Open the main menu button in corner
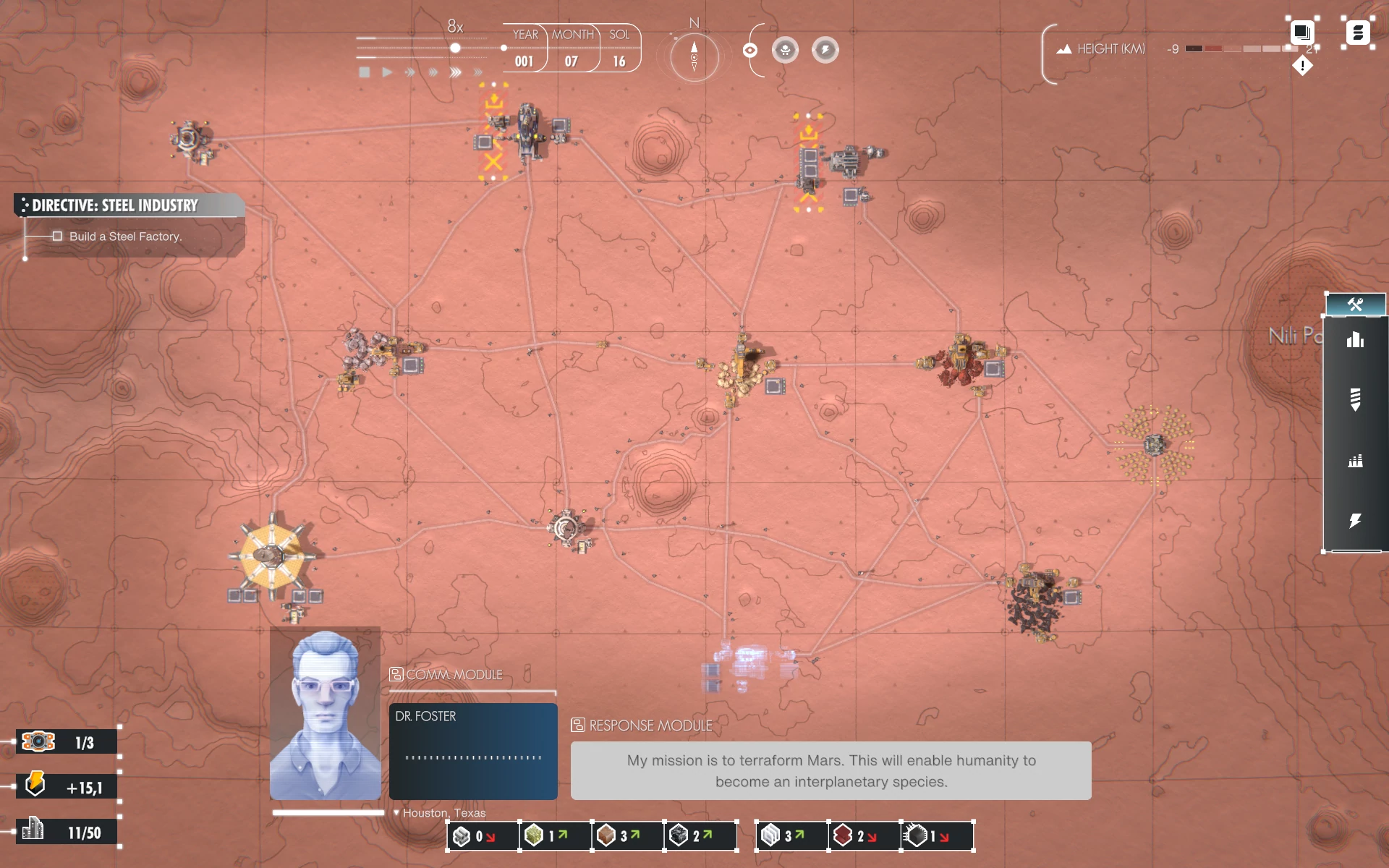1389x868 pixels. (1358, 33)
